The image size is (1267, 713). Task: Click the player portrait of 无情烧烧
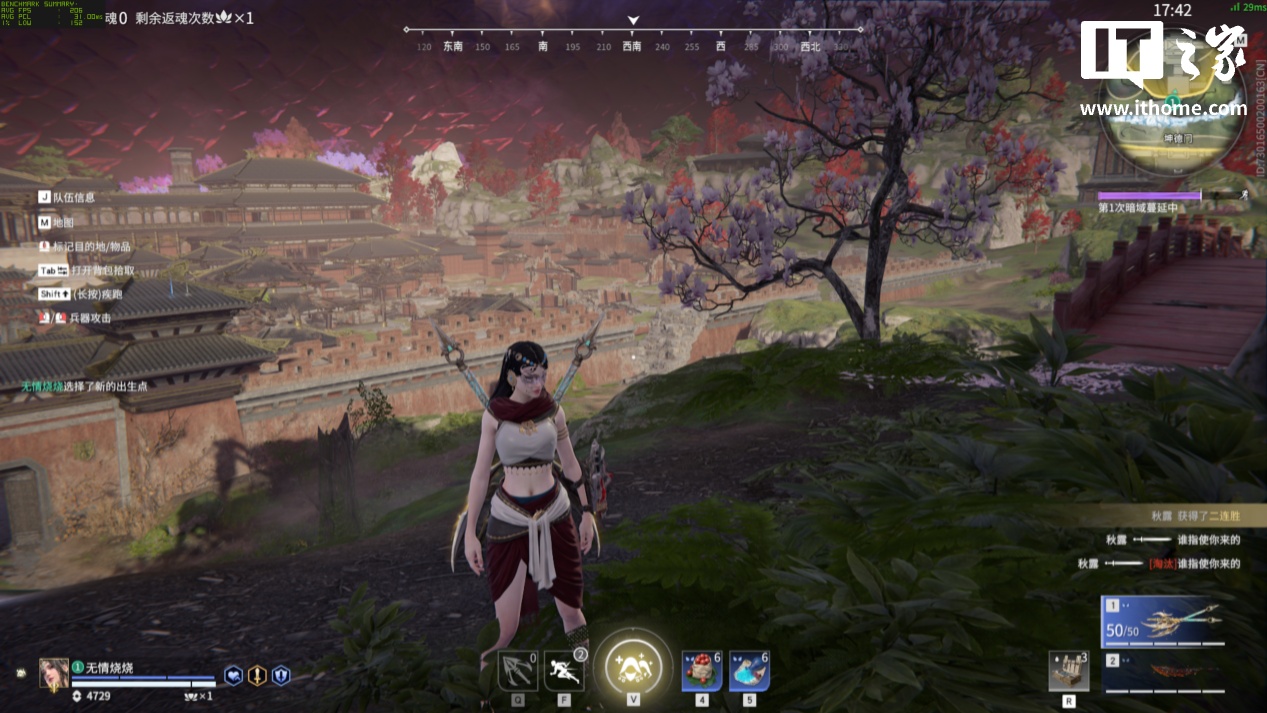coord(53,673)
